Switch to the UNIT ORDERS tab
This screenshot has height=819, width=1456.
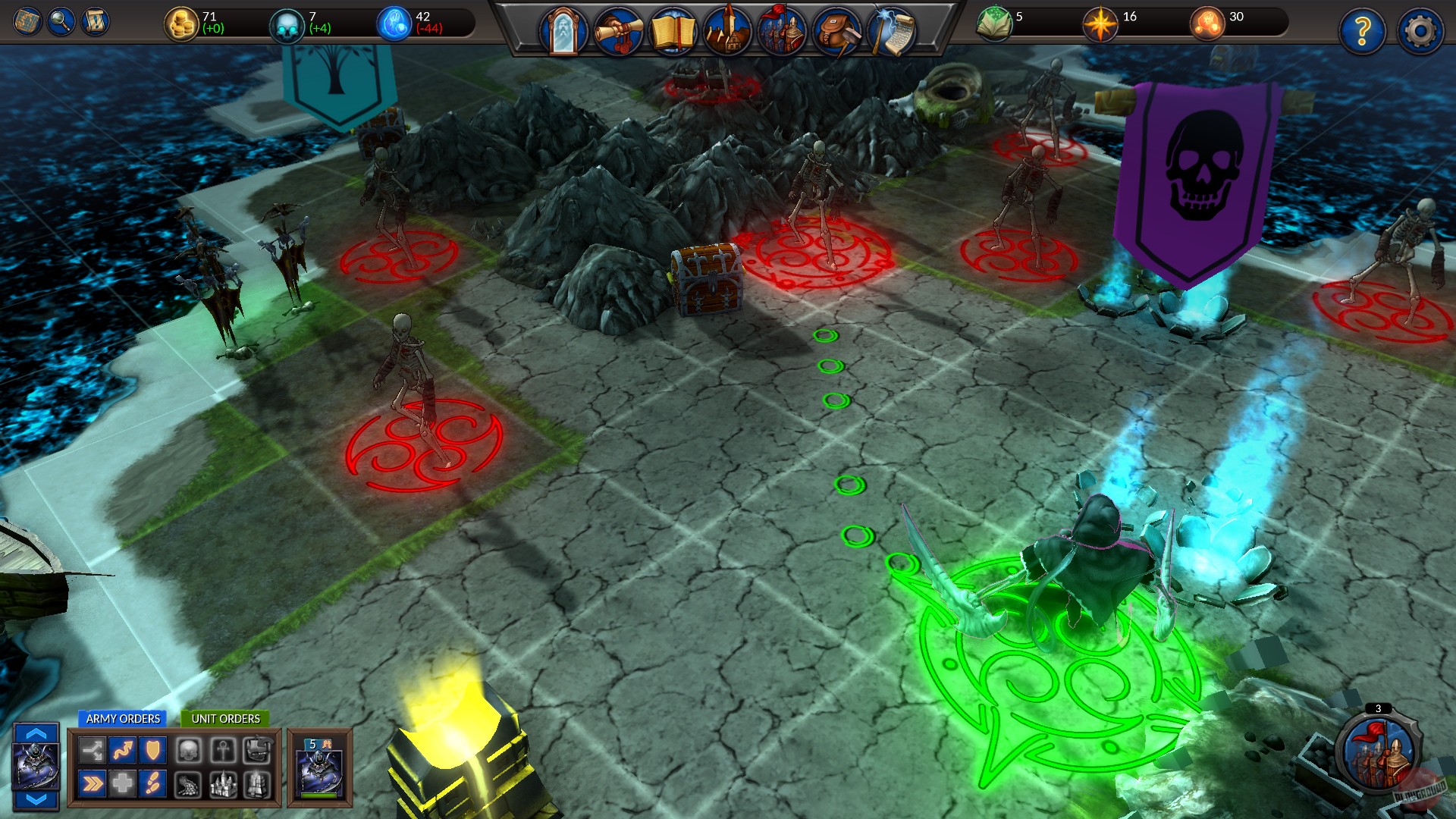click(x=225, y=718)
